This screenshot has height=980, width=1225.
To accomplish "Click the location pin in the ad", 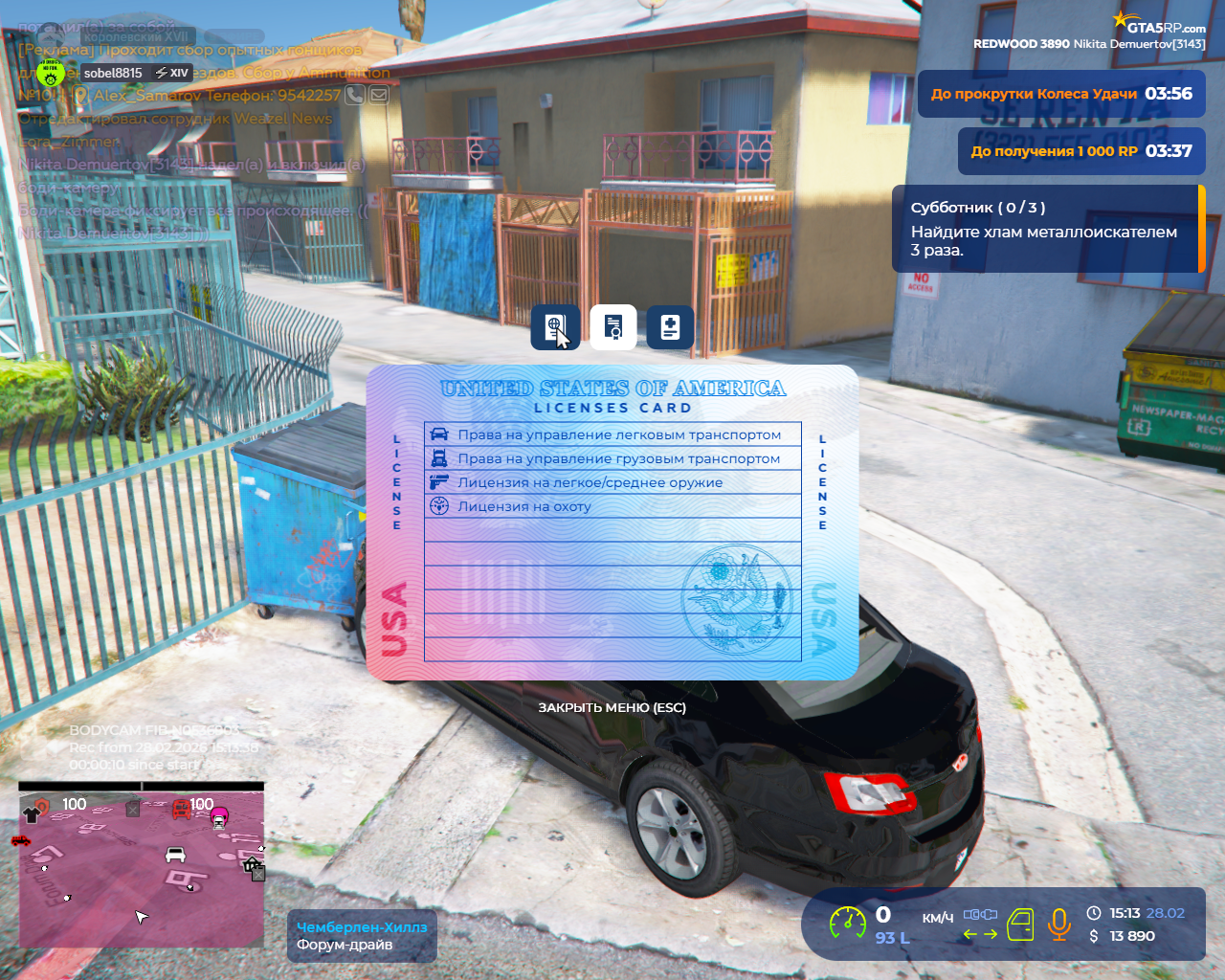I will pos(80,96).
